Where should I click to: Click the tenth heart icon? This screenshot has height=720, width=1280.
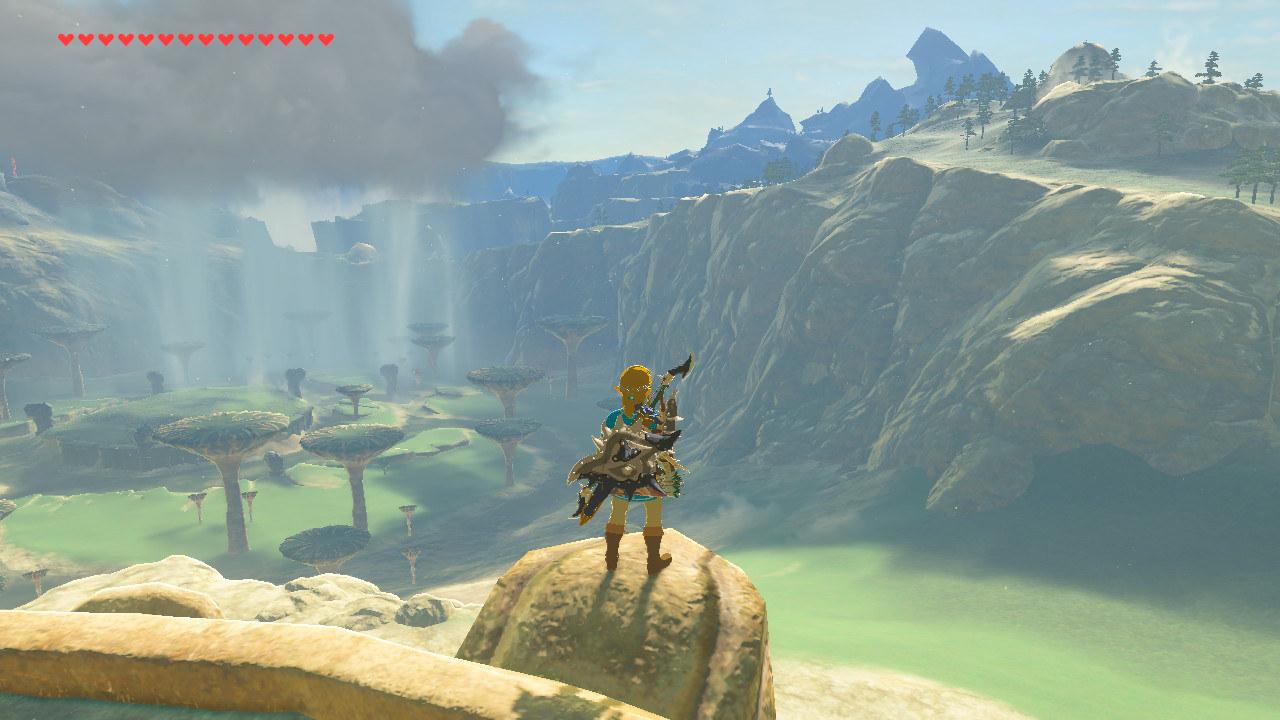point(245,40)
